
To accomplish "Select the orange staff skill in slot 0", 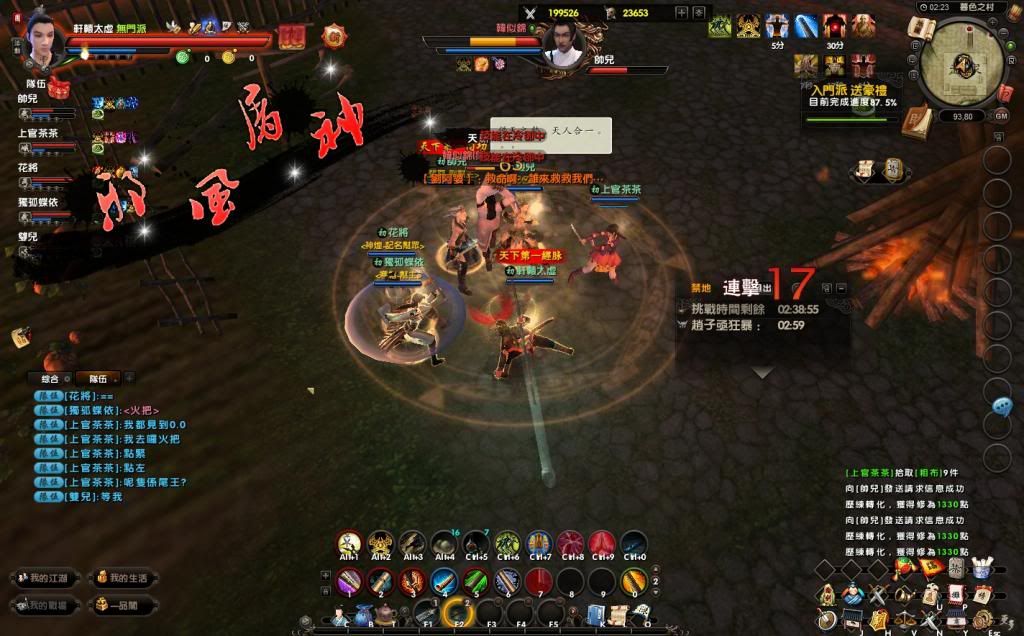I will (633, 581).
